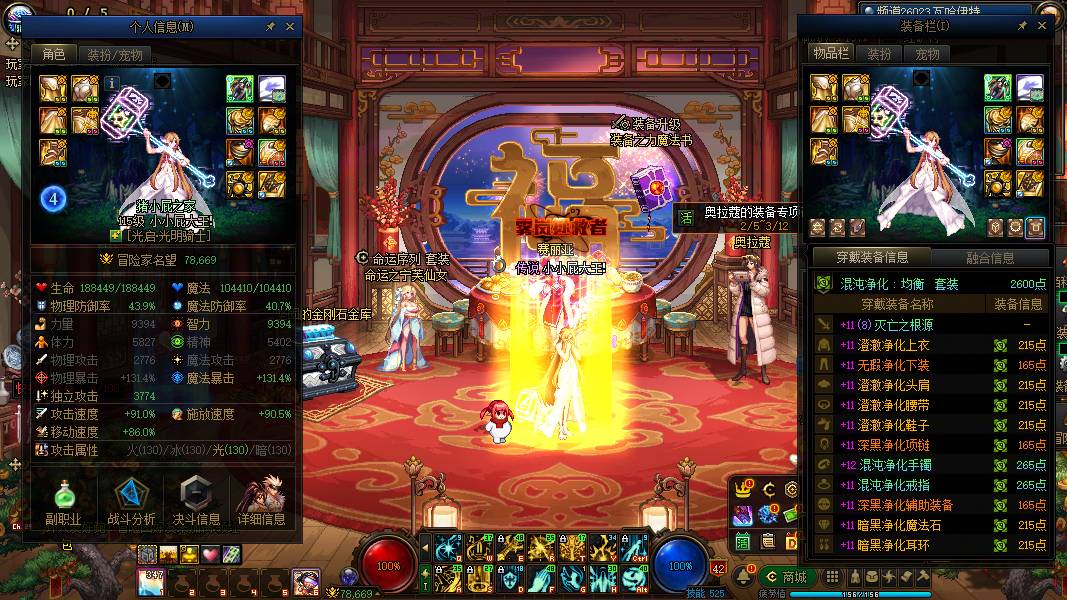
Task: Select the 混沌净化手镯 bracelet row
Action: click(x=930, y=465)
